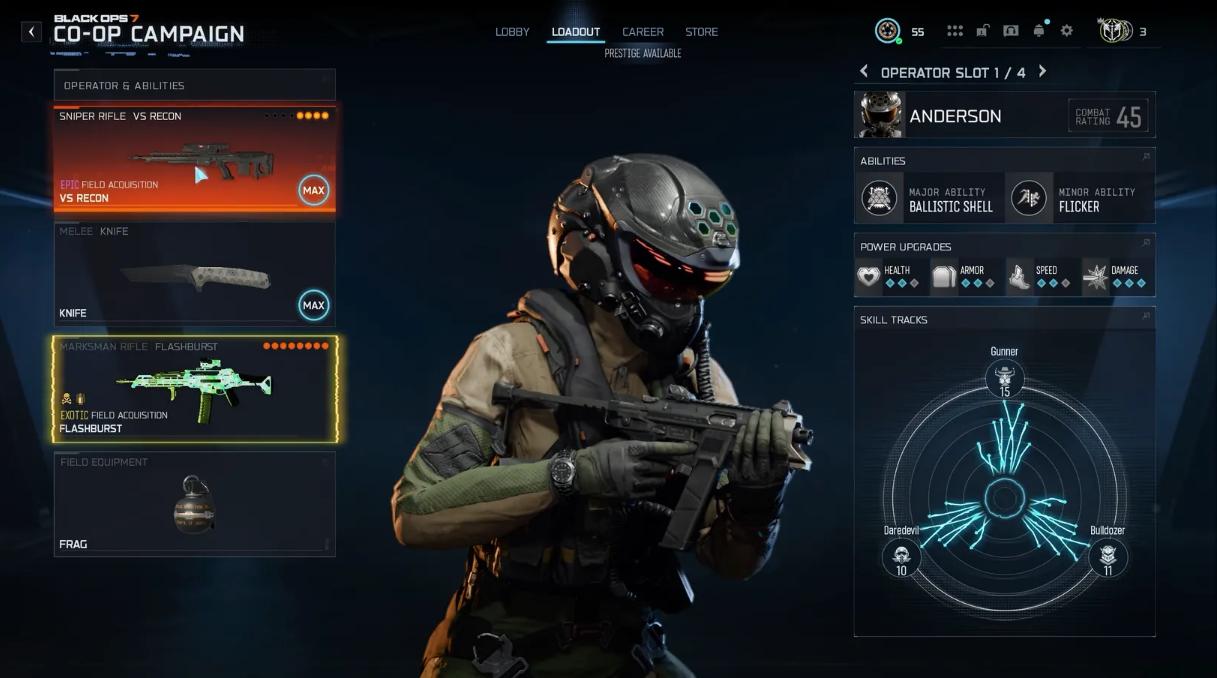
Task: Open the Gunner skill track
Action: [1004, 379]
